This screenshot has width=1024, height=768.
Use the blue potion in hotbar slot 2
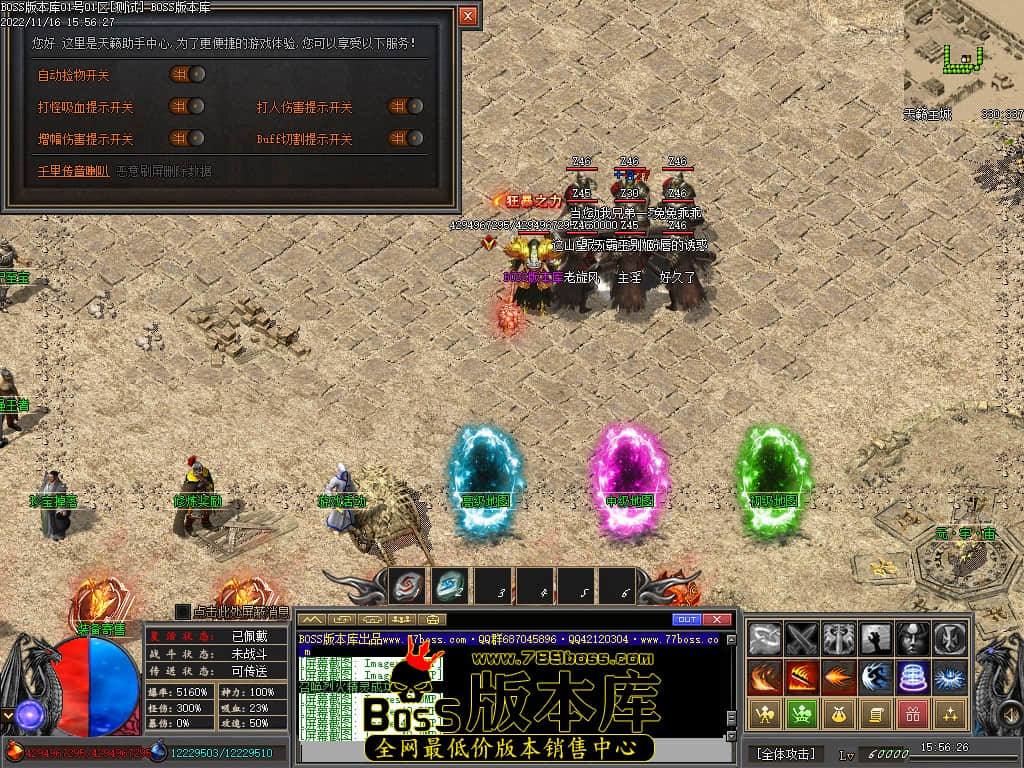tap(450, 586)
